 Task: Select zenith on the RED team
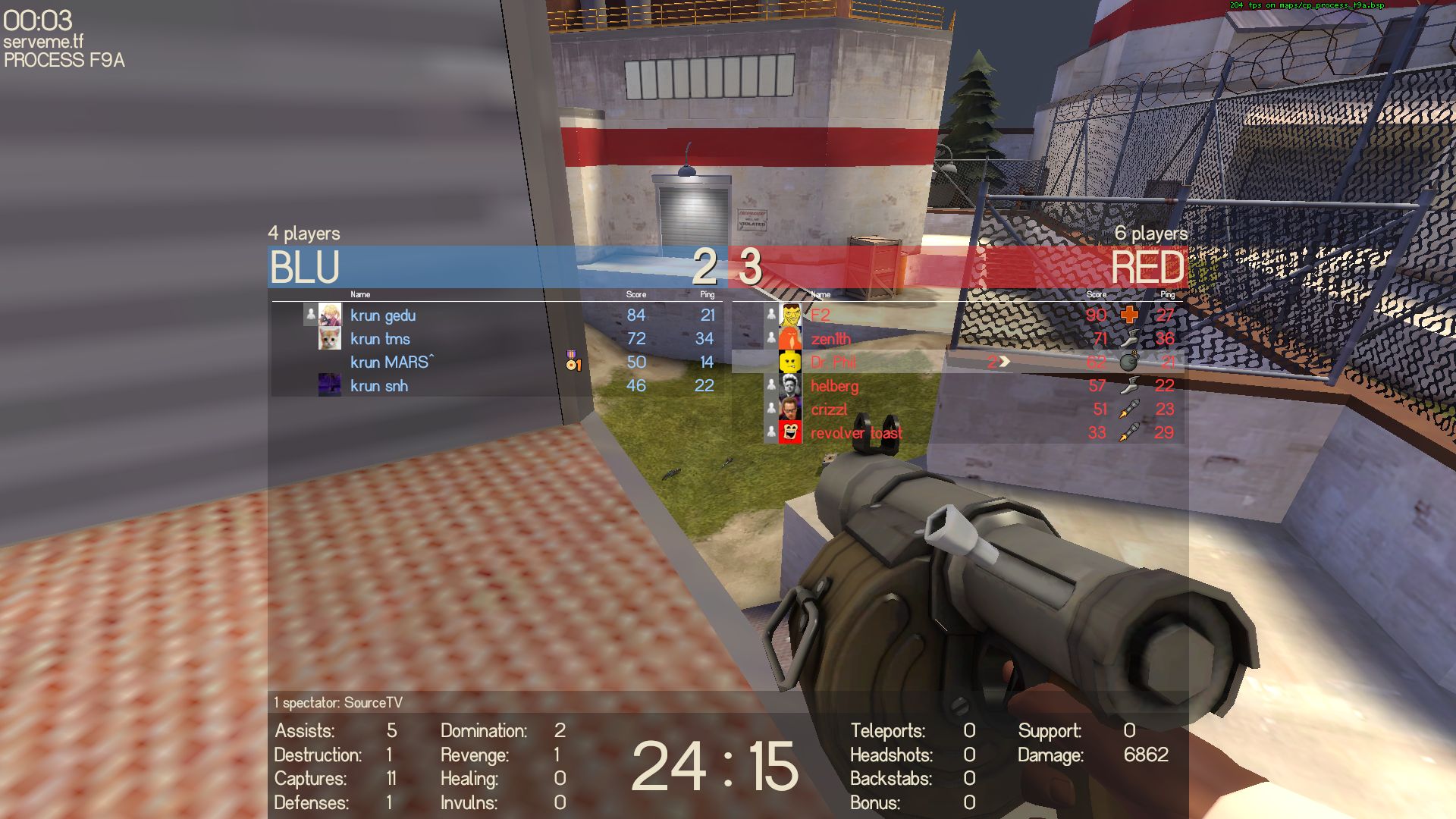tap(830, 339)
